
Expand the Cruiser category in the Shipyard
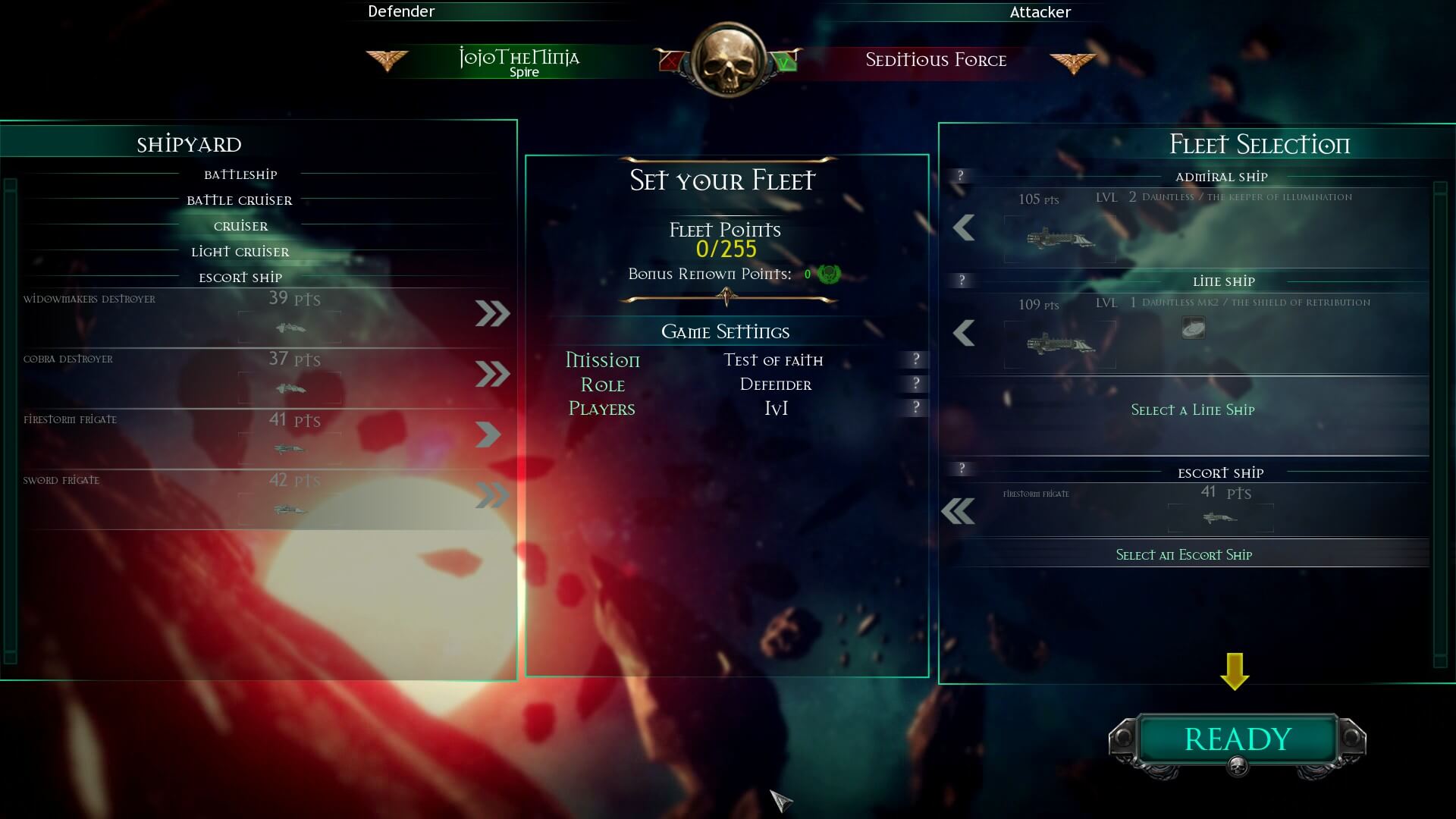240,225
